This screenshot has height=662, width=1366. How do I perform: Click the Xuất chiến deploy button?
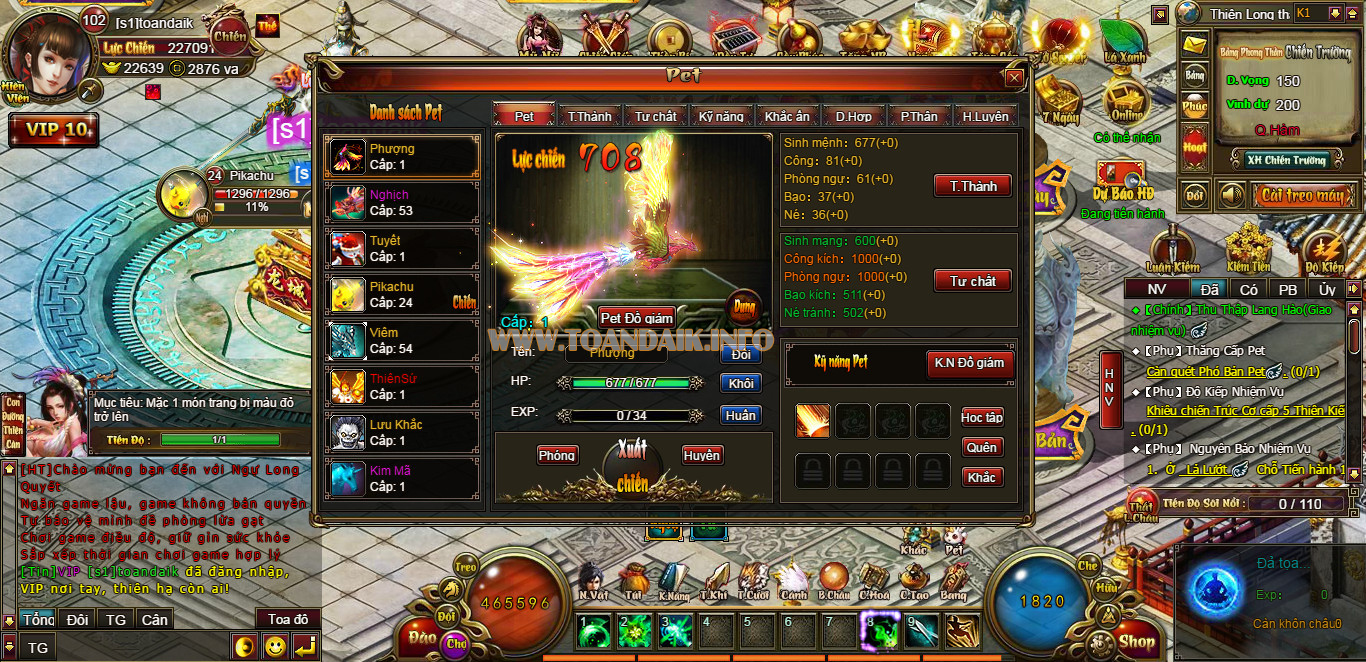(x=632, y=467)
